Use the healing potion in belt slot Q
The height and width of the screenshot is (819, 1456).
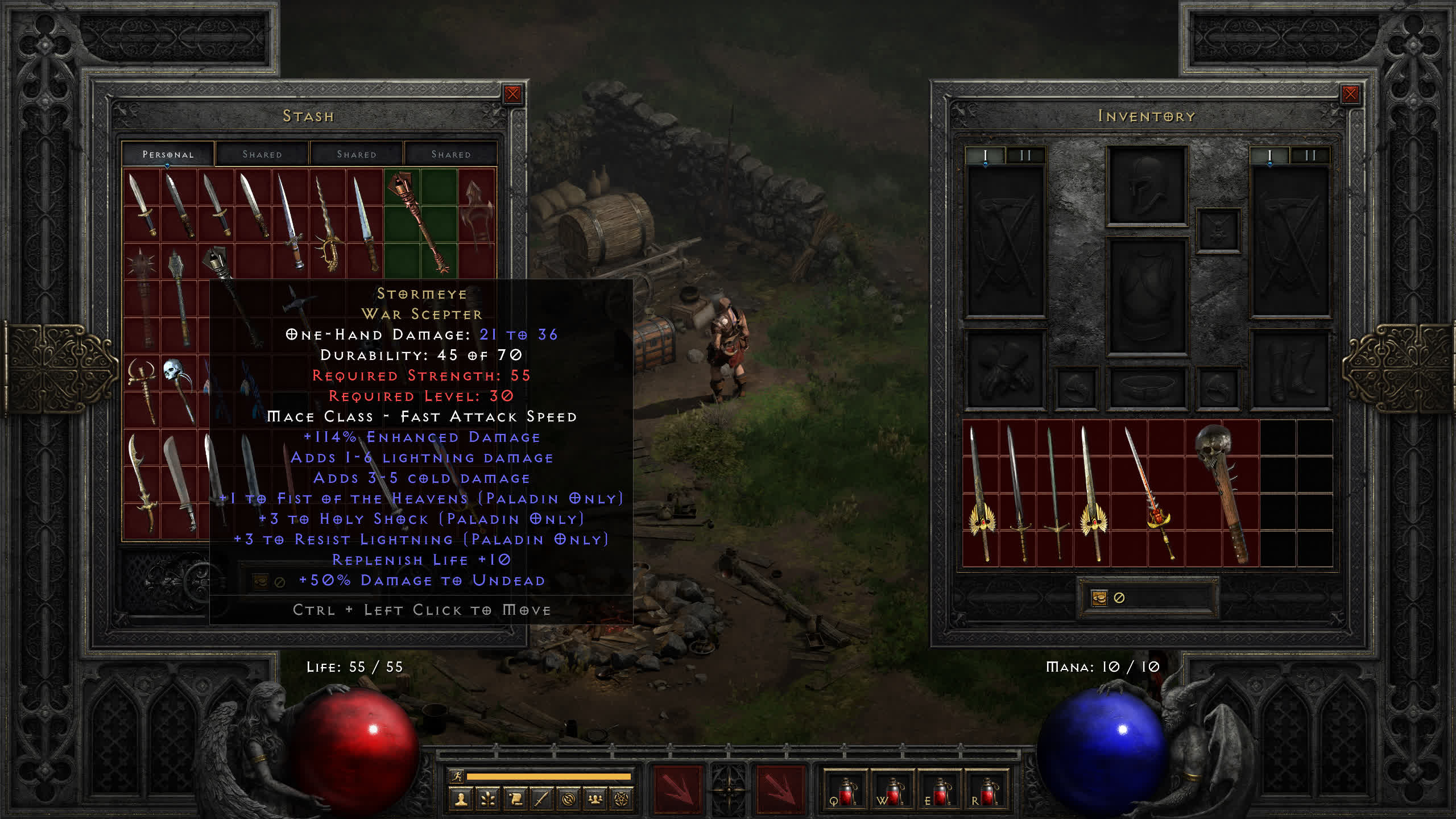pos(845,791)
